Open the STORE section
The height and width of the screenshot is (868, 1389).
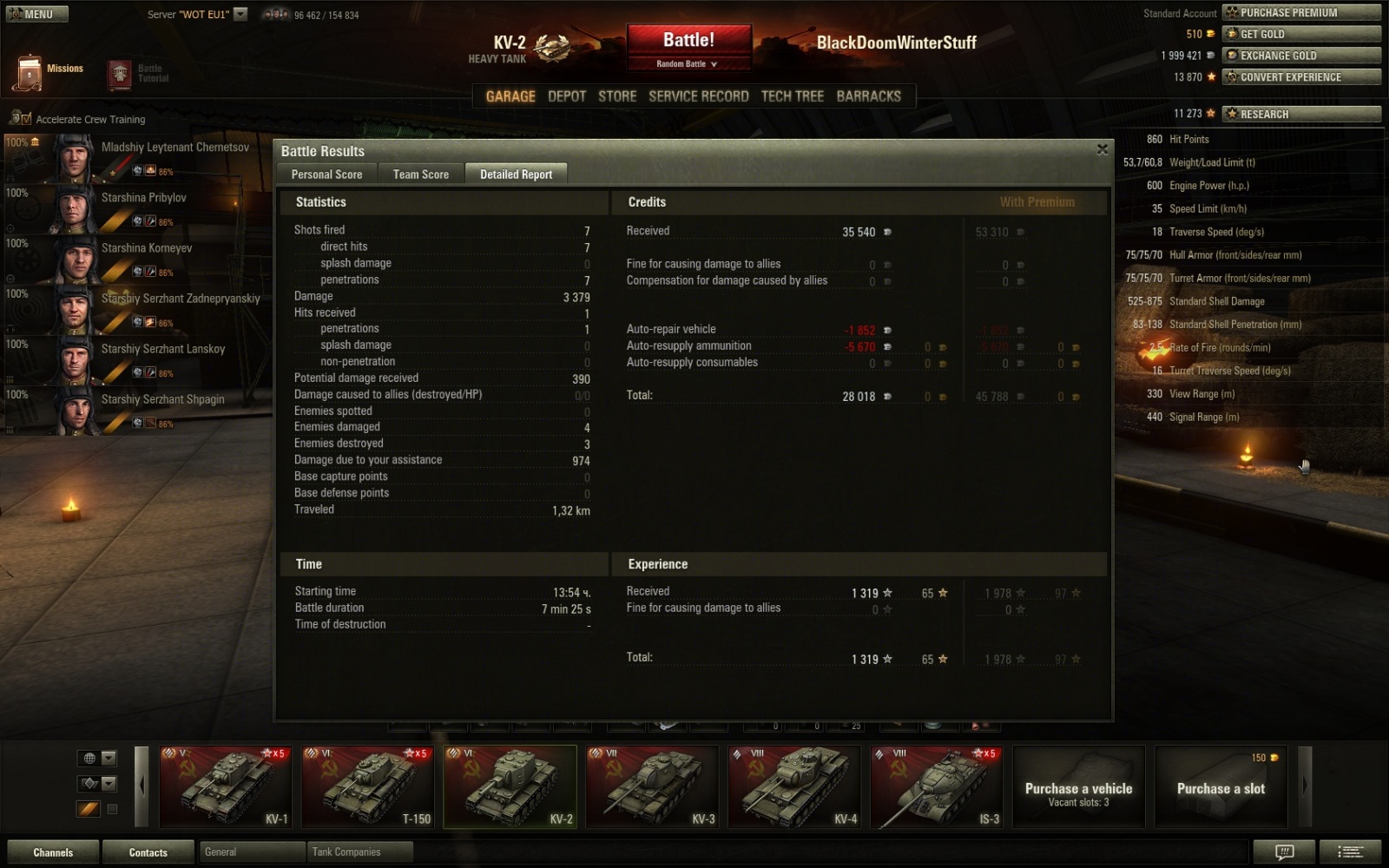[x=617, y=96]
